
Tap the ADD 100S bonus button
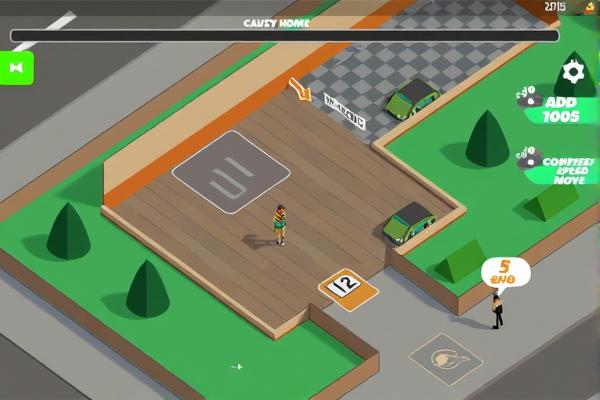pyautogui.click(x=559, y=109)
